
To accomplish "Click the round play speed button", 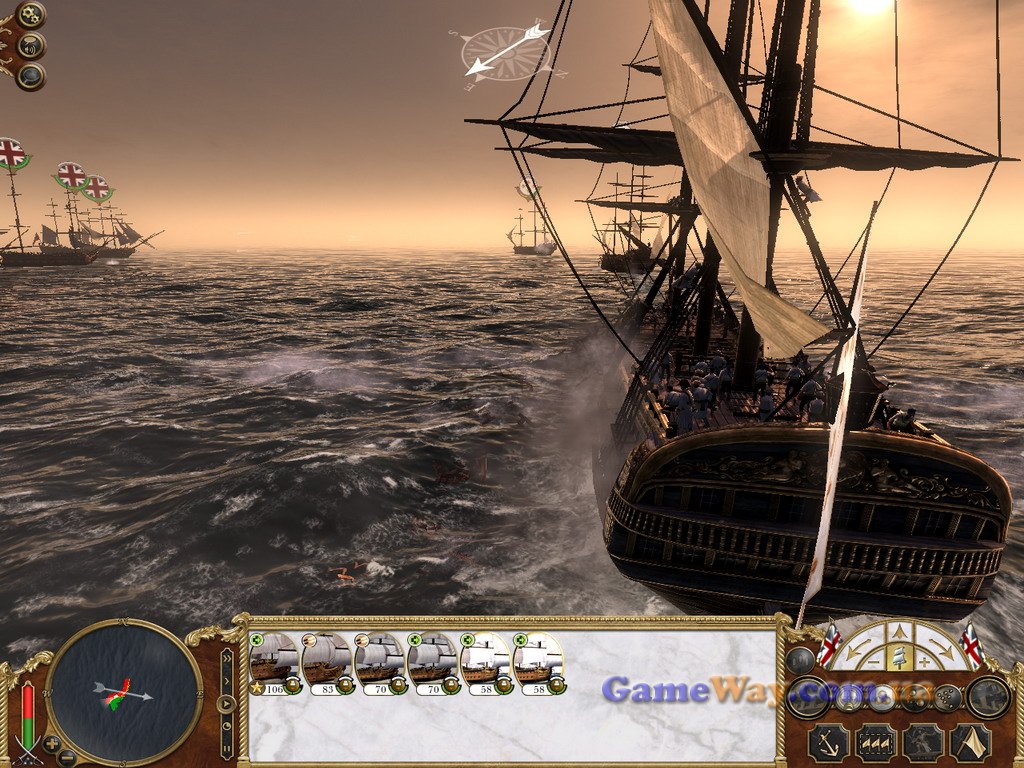I will (x=227, y=702).
